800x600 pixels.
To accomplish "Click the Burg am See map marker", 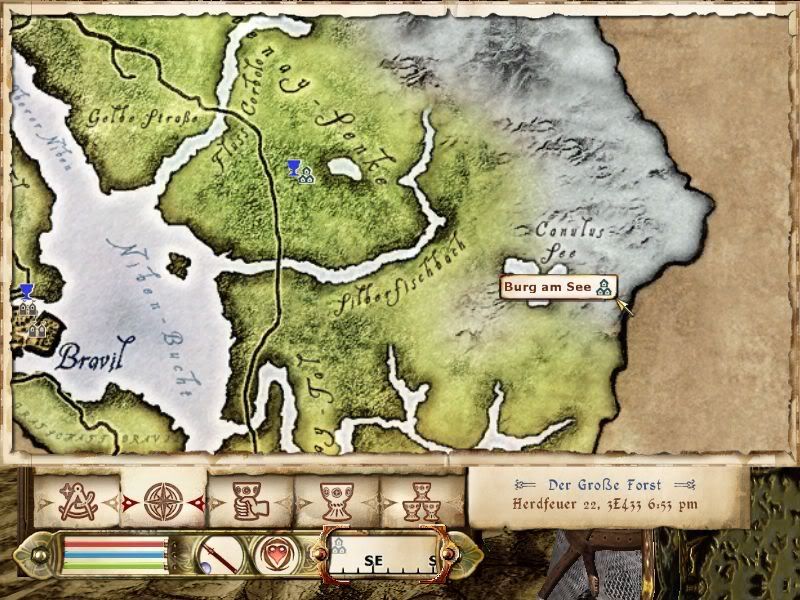I will point(604,288).
